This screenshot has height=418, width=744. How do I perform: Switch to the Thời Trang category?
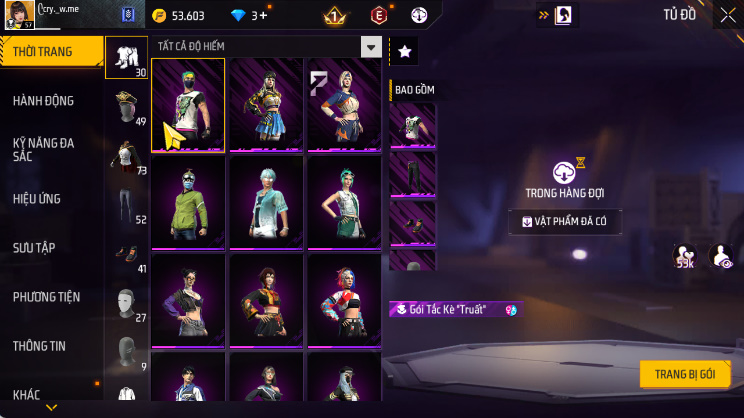click(x=50, y=52)
